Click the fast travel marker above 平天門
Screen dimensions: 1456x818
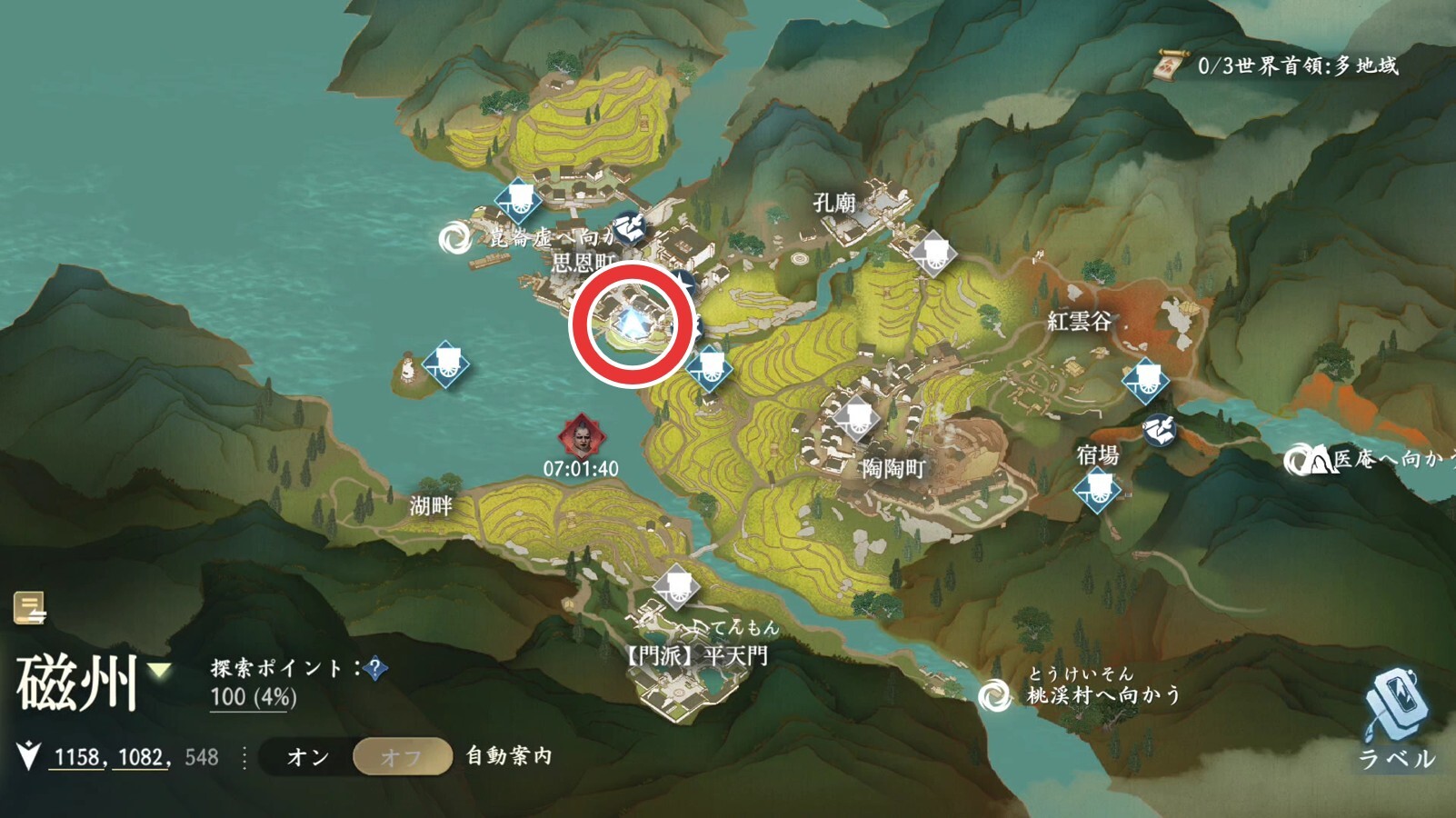[x=676, y=585]
